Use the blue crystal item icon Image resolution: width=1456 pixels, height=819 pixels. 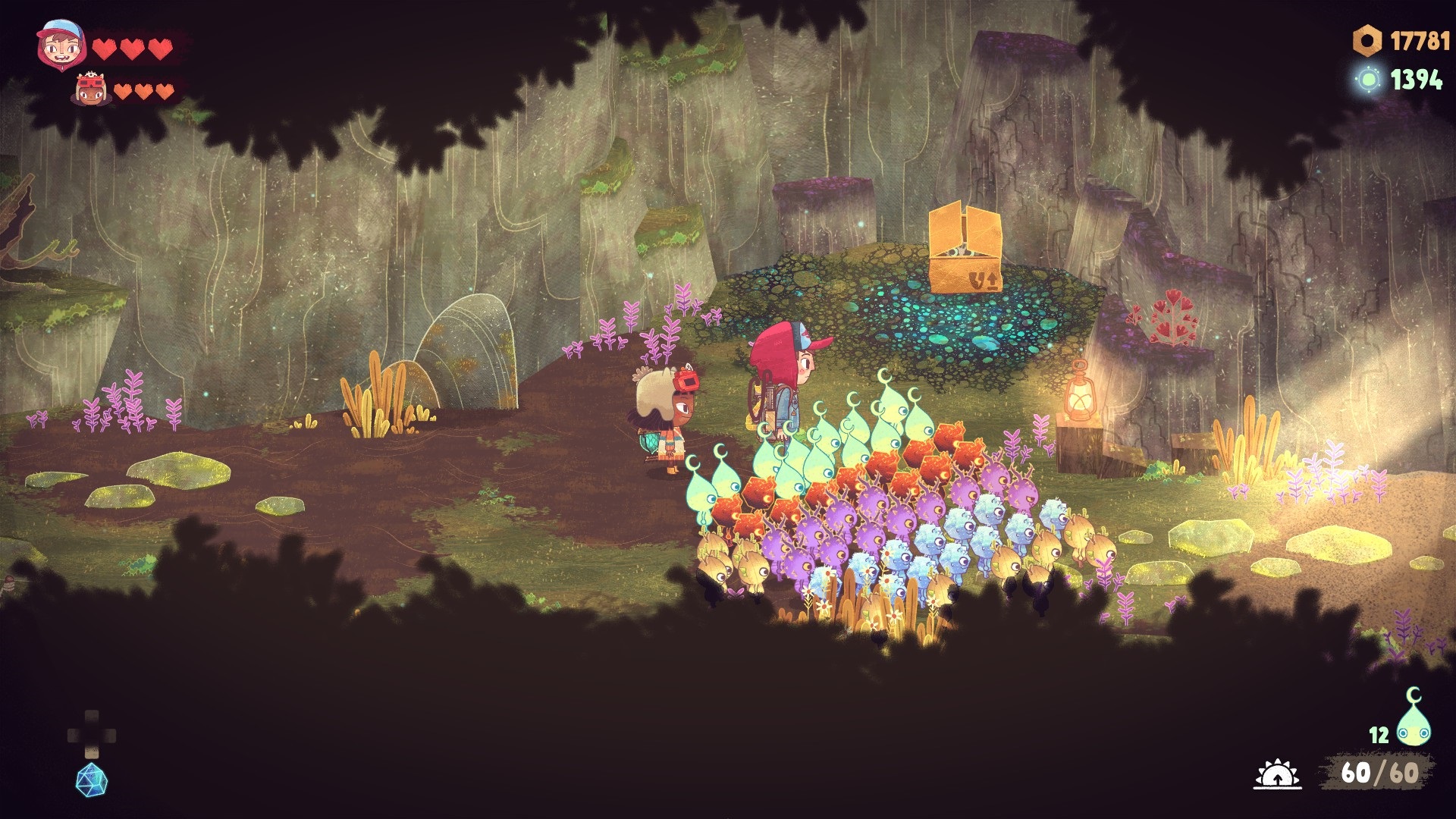pos(92,780)
